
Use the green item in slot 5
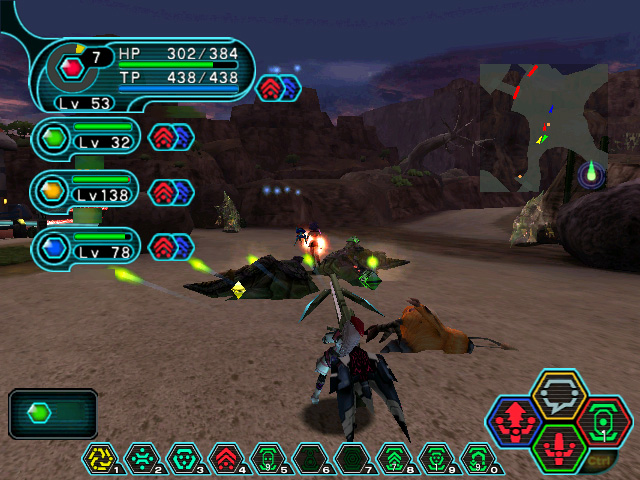268,459
